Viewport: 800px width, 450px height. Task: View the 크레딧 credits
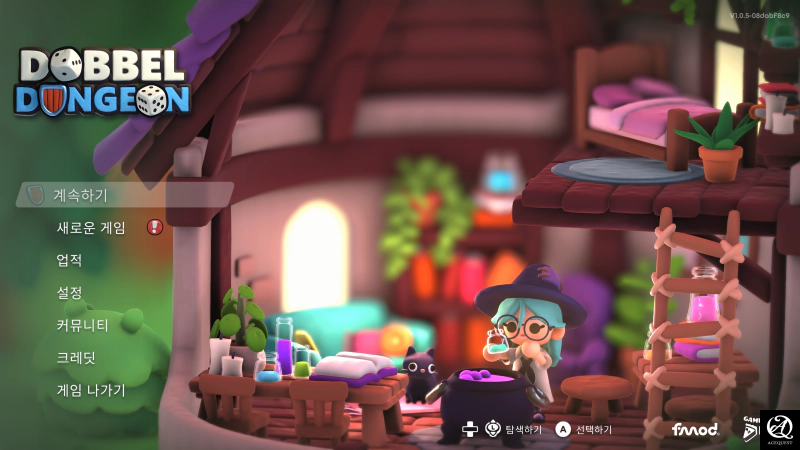tap(76, 357)
